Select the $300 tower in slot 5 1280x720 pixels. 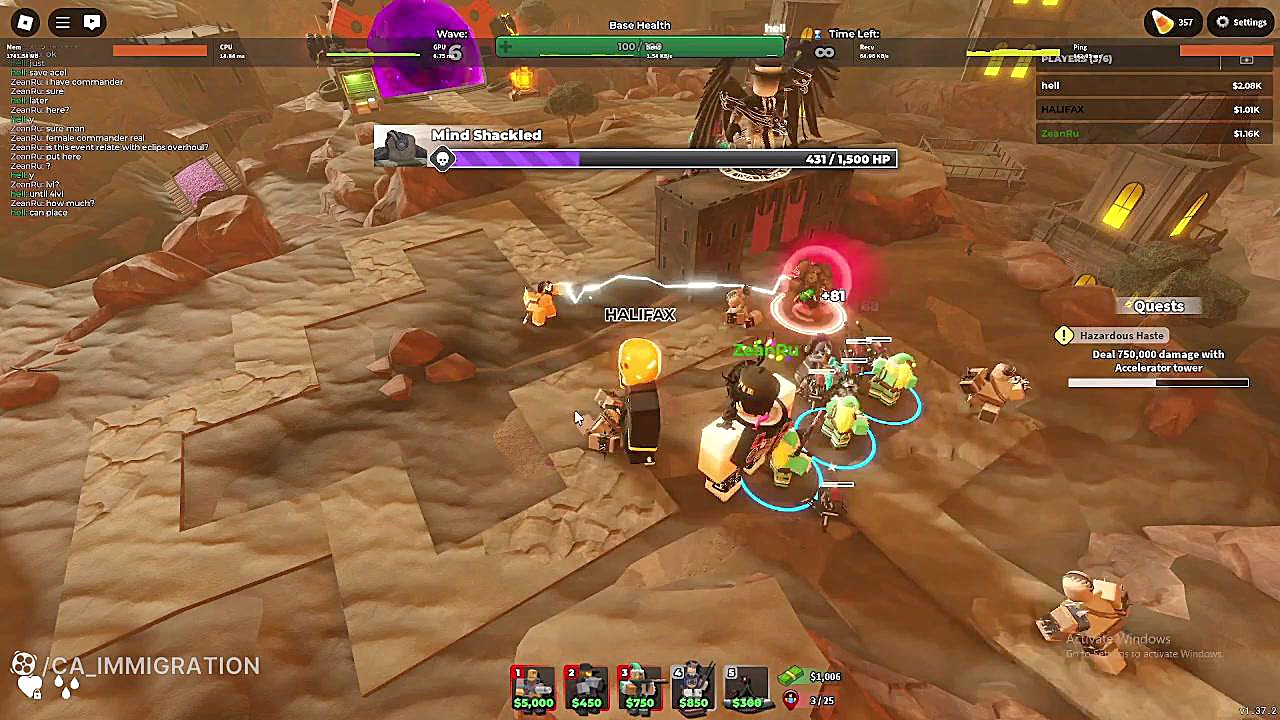click(746, 688)
